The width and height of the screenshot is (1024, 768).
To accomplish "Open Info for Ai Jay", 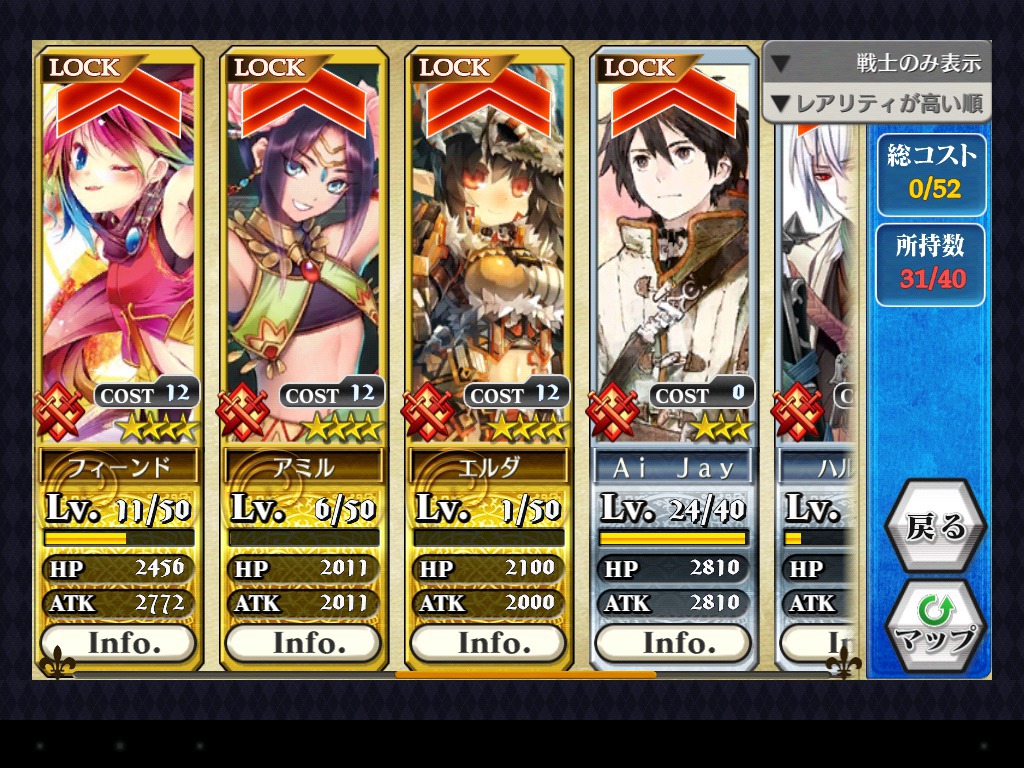I will click(673, 643).
